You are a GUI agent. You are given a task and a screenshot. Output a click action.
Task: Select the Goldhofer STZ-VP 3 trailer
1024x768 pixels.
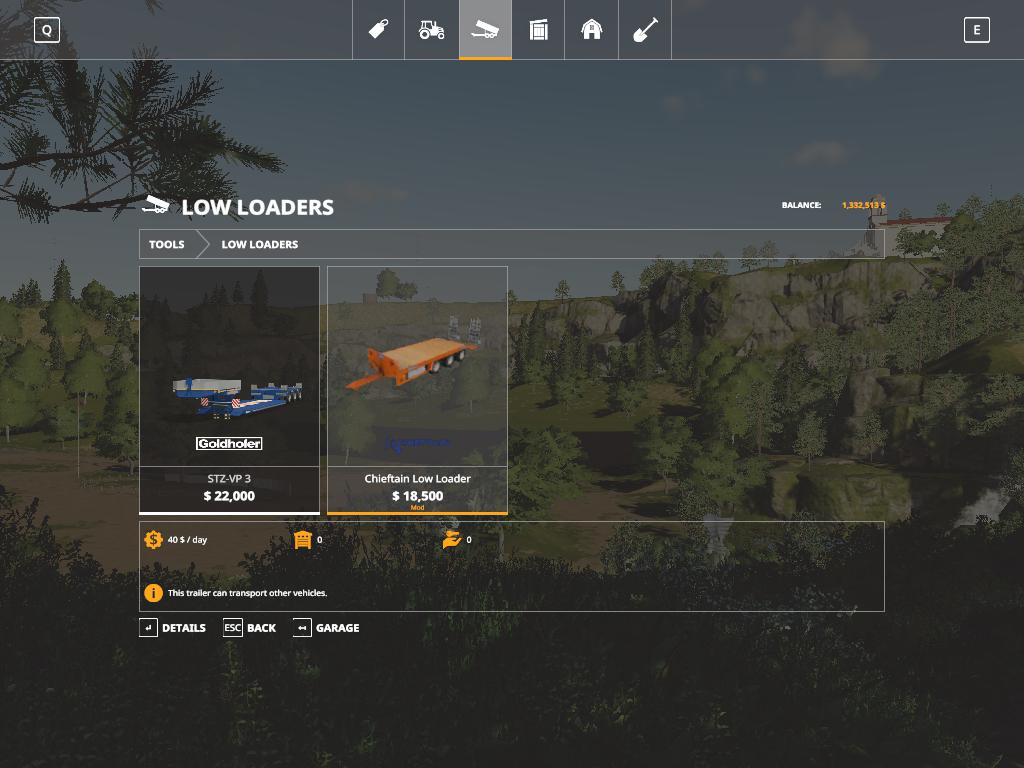229,389
